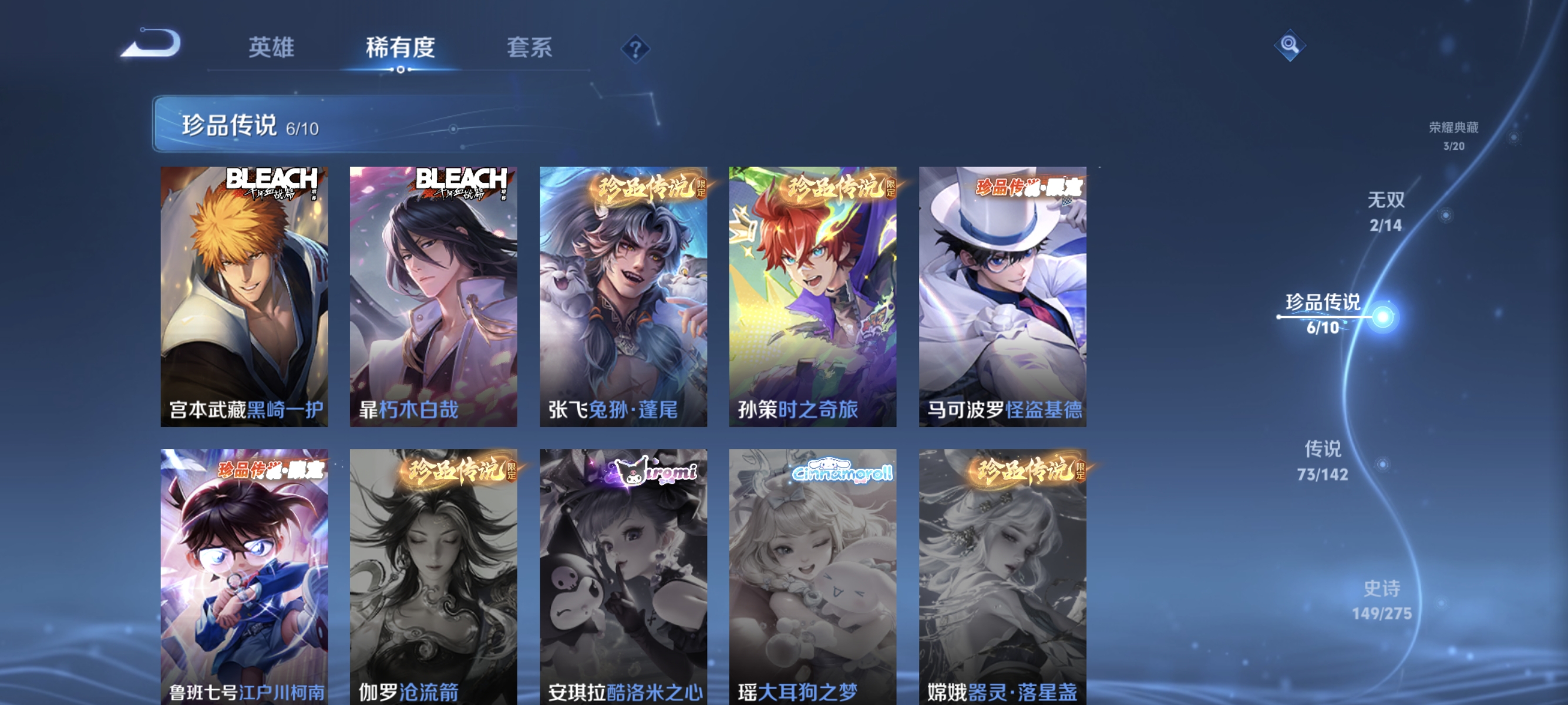This screenshot has height=705, width=1568.
Task: Switch to the 英雄 tab
Action: pyautogui.click(x=271, y=48)
